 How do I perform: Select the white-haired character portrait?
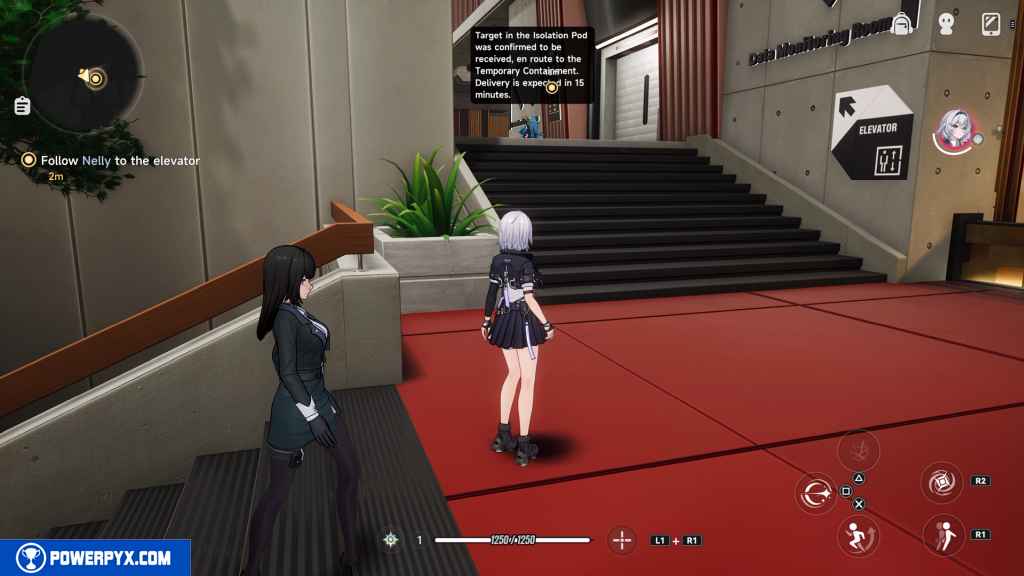point(955,131)
